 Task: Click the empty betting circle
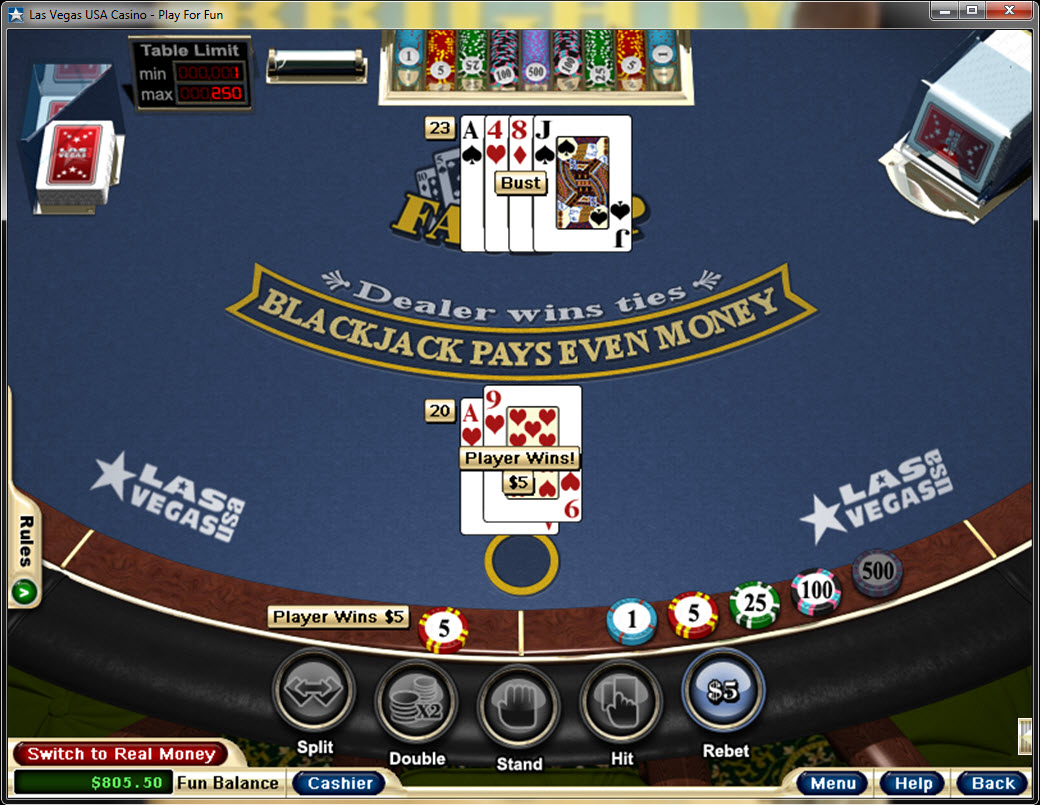521,563
